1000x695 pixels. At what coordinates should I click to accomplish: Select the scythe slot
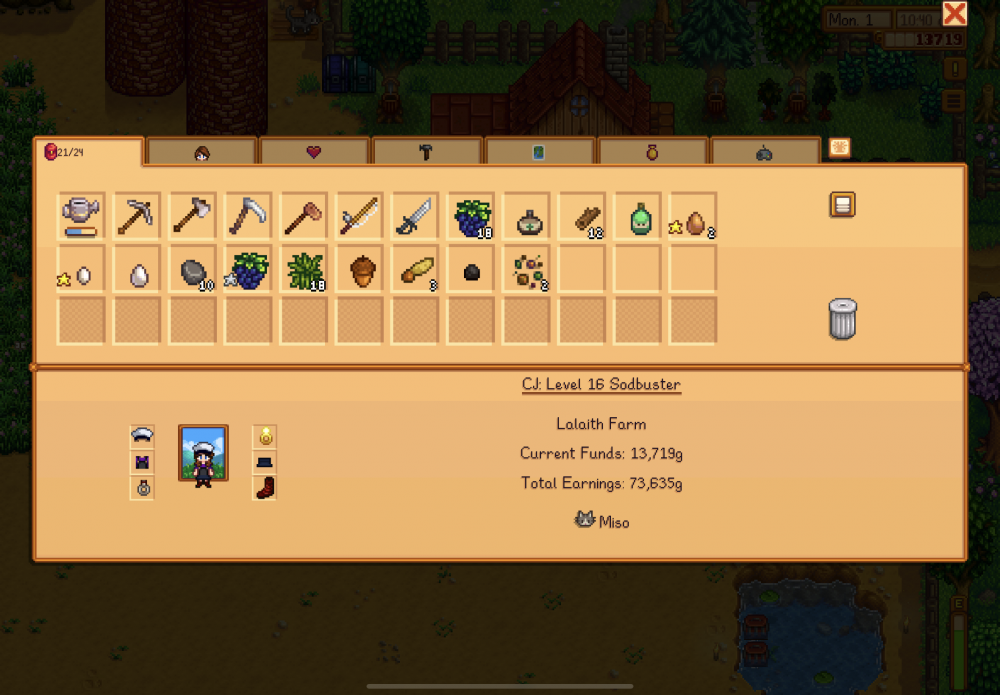click(x=249, y=216)
